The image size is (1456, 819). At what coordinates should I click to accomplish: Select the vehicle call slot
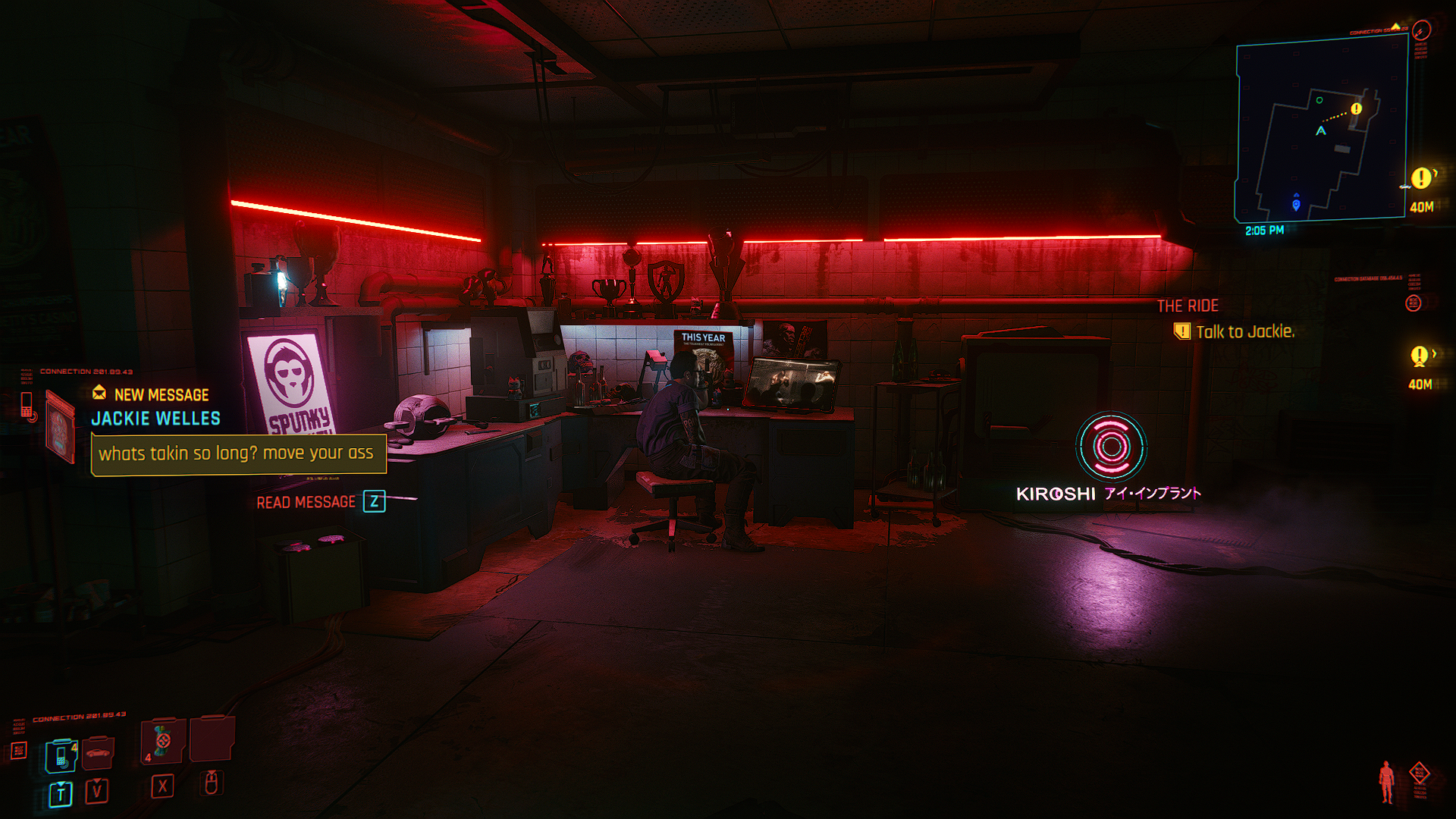point(98,752)
